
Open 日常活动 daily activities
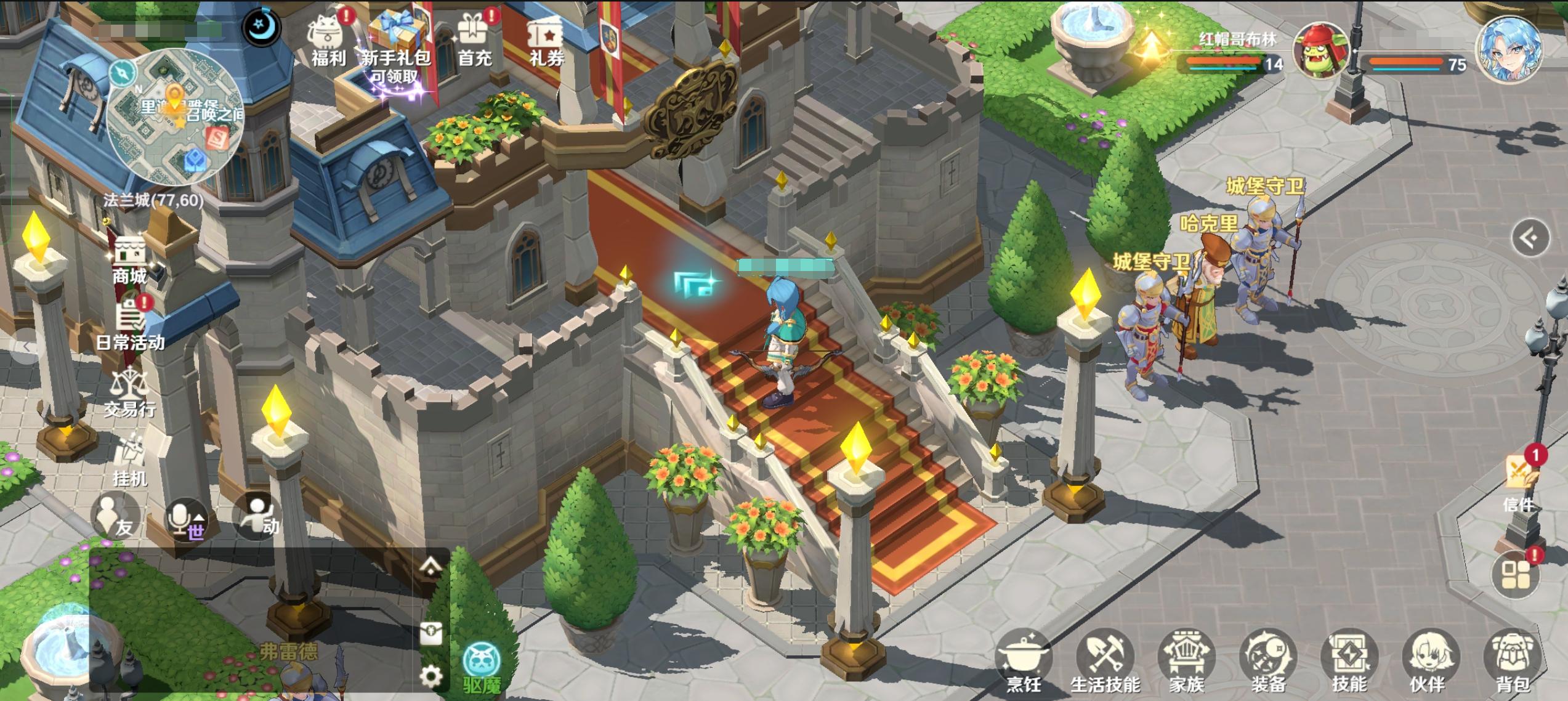coord(130,325)
